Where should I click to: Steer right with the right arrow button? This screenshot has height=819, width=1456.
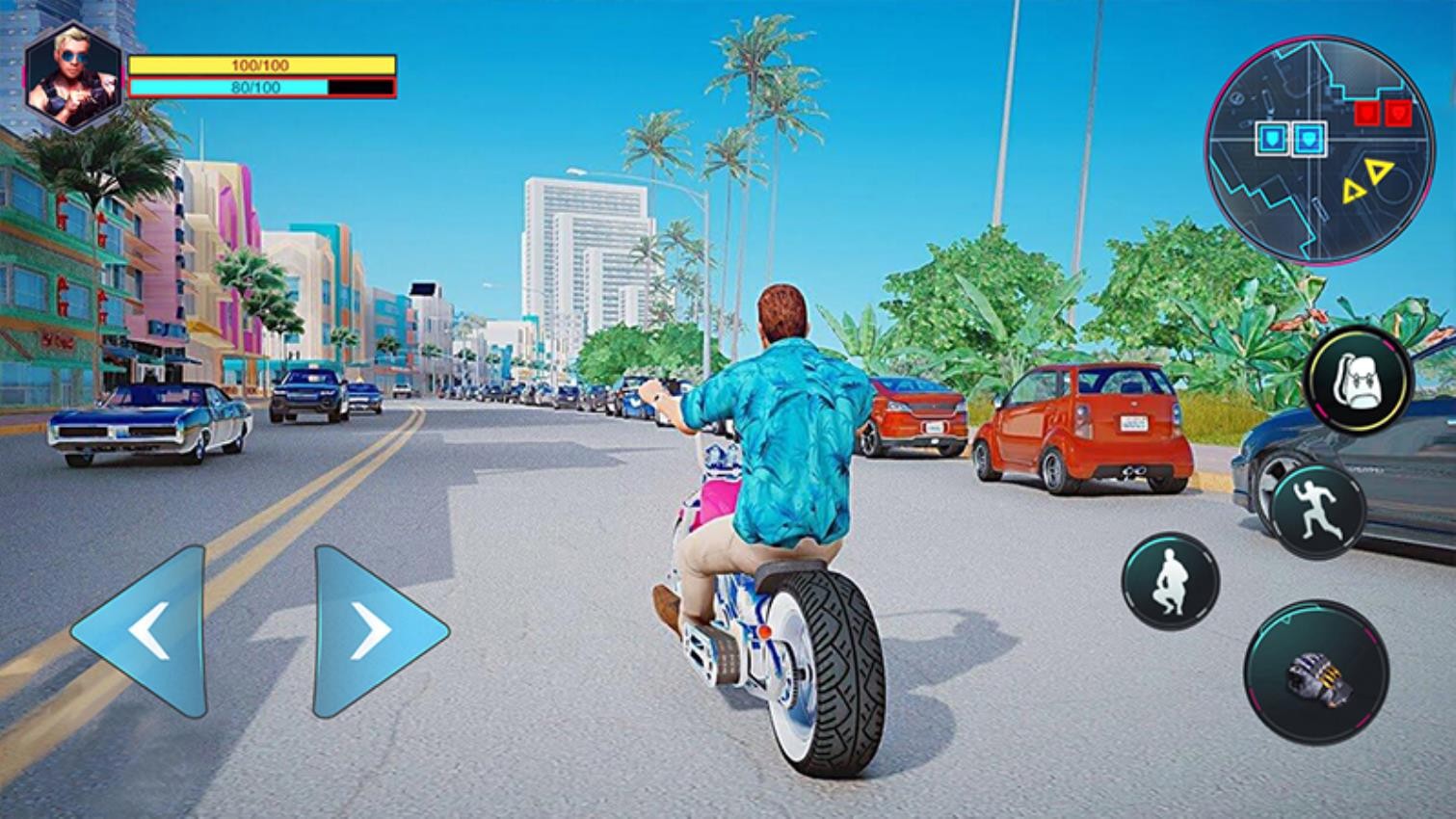(373, 632)
